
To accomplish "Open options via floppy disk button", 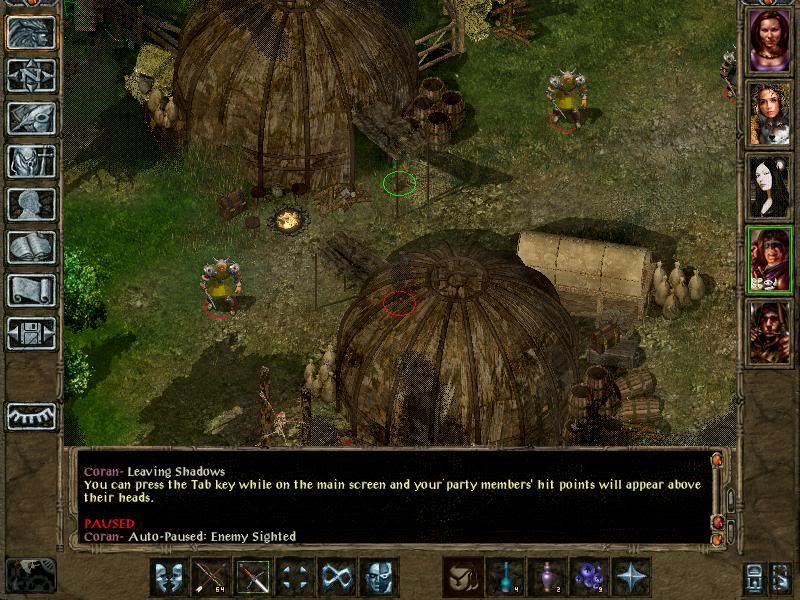I will coord(31,333).
